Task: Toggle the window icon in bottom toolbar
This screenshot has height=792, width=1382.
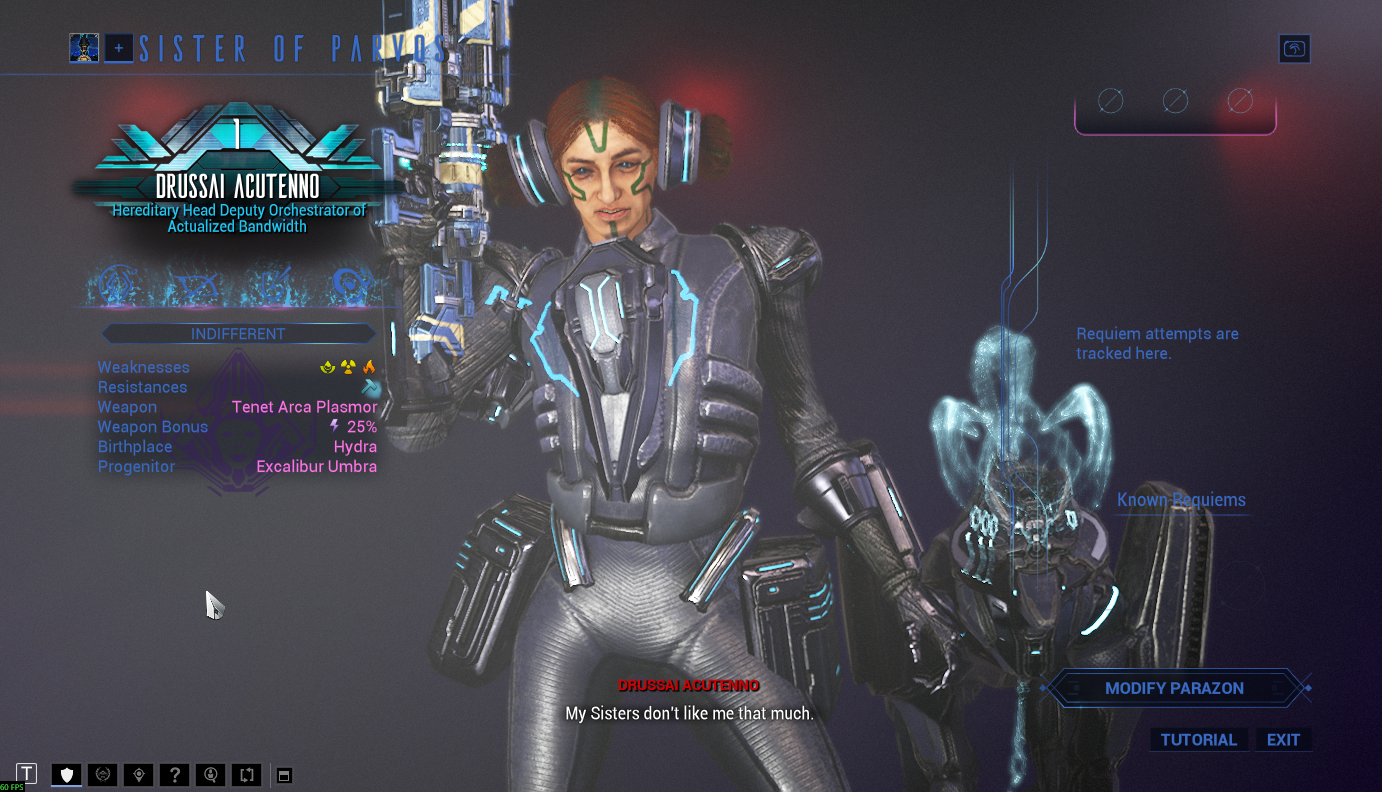Action: coord(284,775)
